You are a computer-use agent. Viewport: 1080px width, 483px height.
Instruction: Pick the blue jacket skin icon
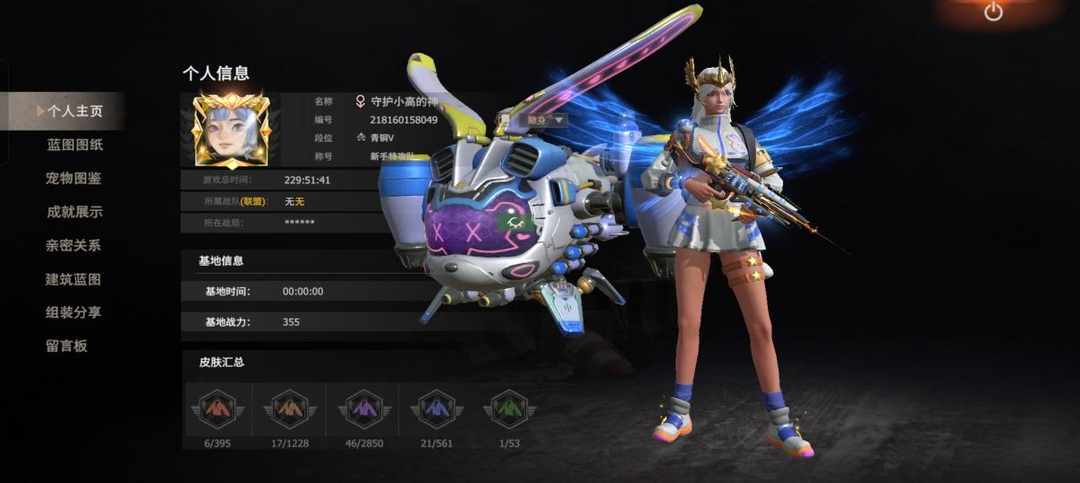(435, 407)
